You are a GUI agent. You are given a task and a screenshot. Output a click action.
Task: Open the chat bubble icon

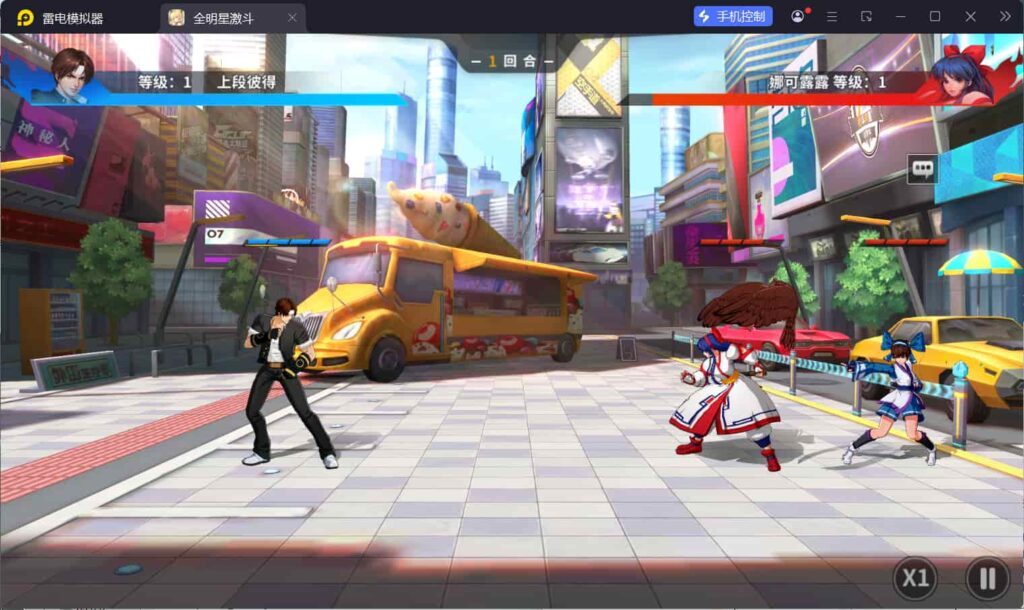pos(922,169)
